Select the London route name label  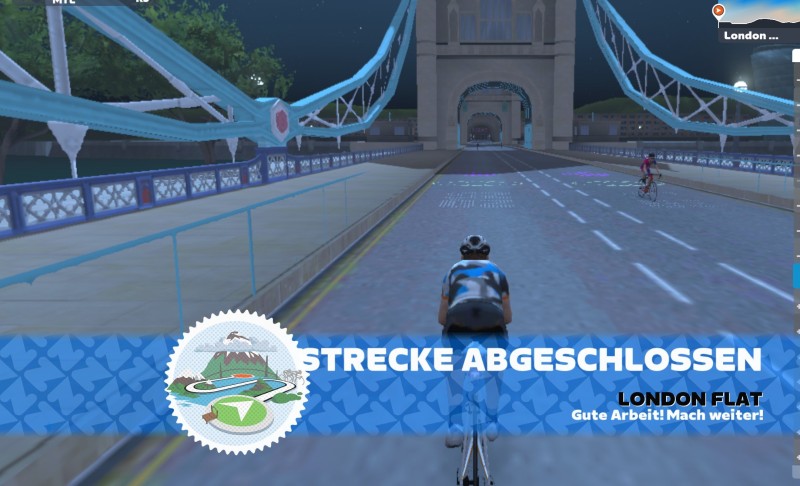point(750,36)
